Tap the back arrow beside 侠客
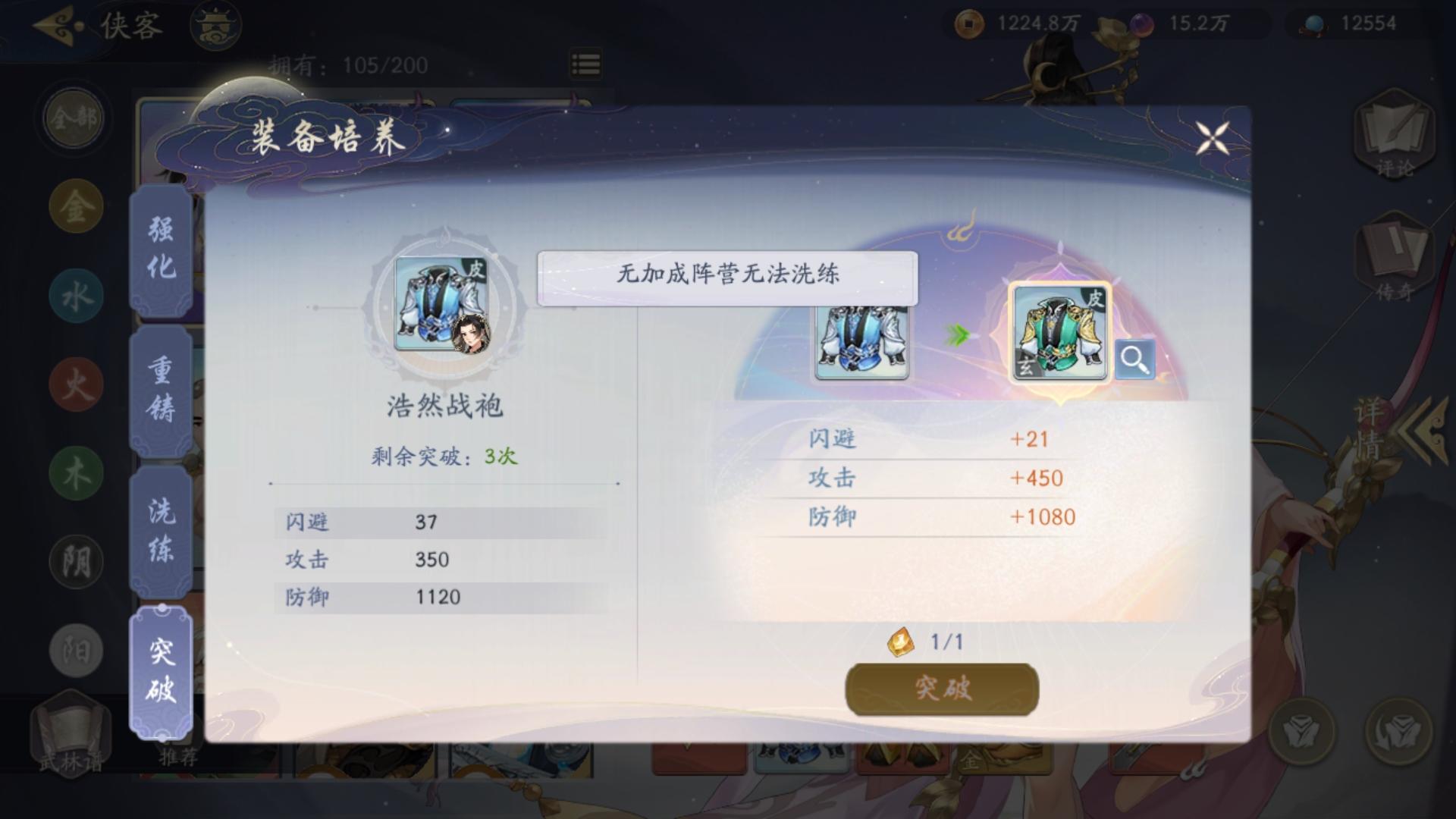This screenshot has width=1456, height=819. (53, 24)
